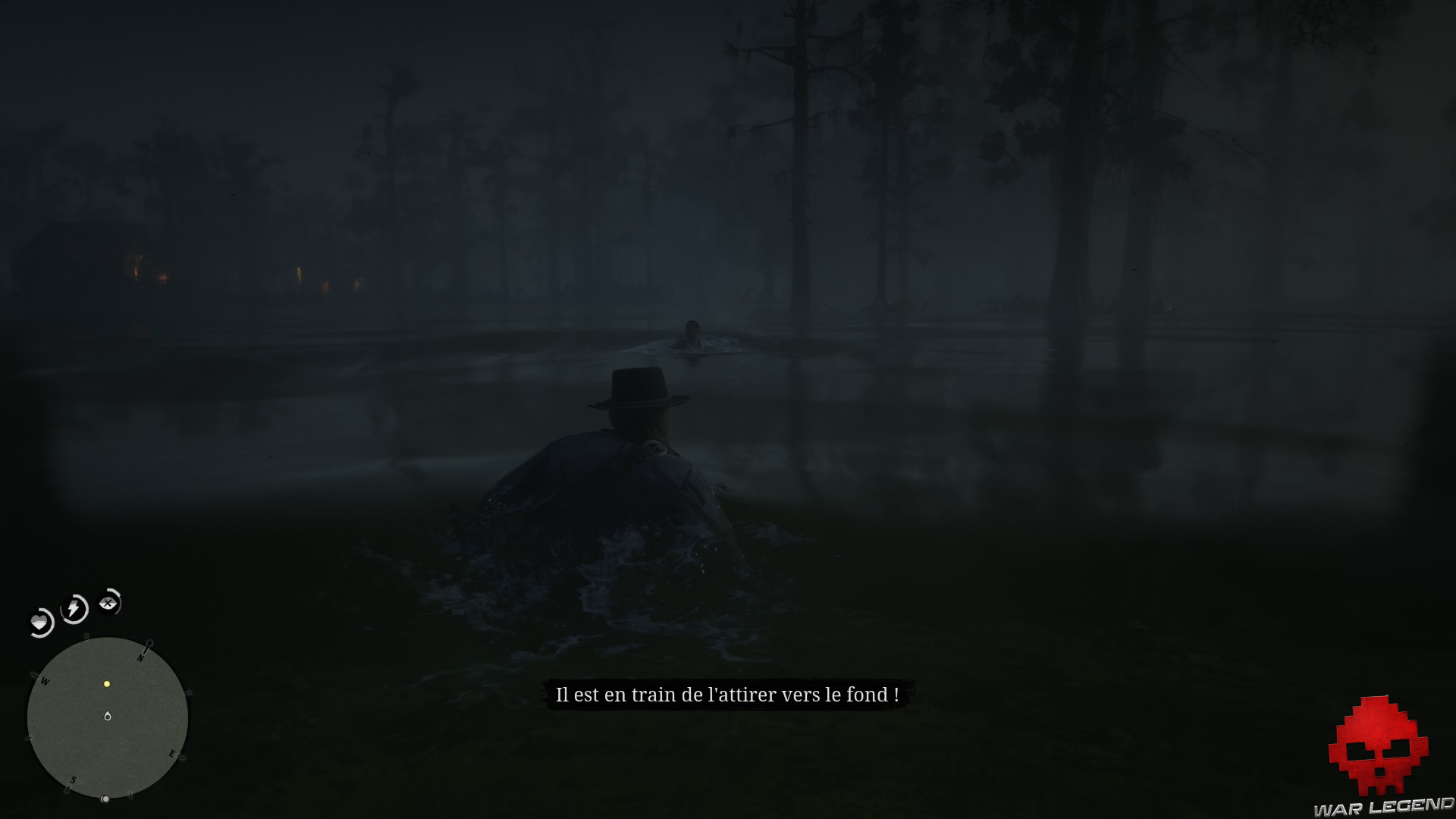Image resolution: width=1456 pixels, height=819 pixels.
Task: Select the health heart core icon
Action: [40, 623]
